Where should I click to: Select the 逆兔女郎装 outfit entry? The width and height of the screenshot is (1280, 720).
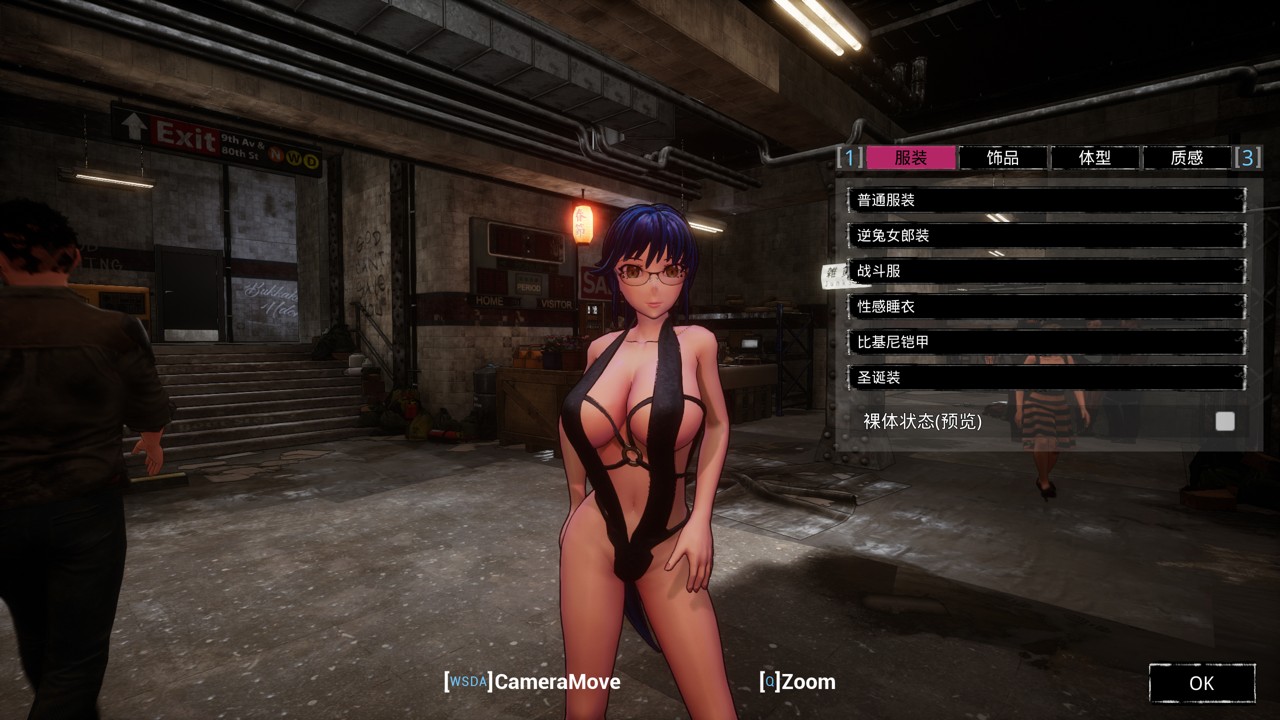pyautogui.click(x=1046, y=235)
